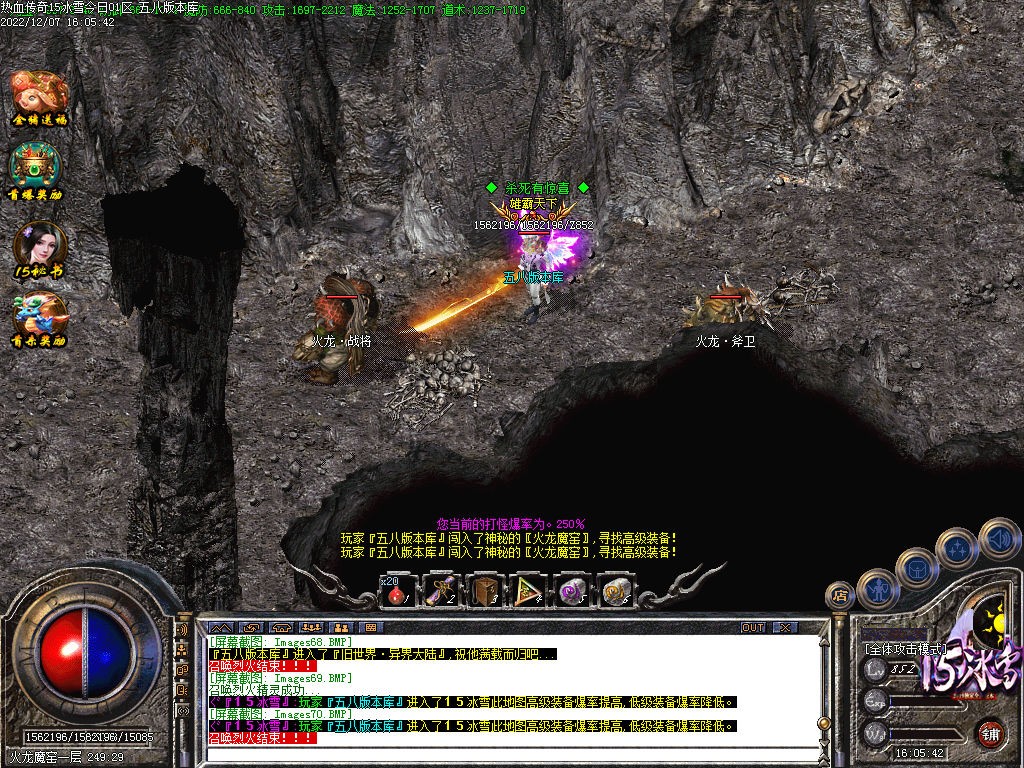Open the stall via the red 铺 button

point(990,733)
